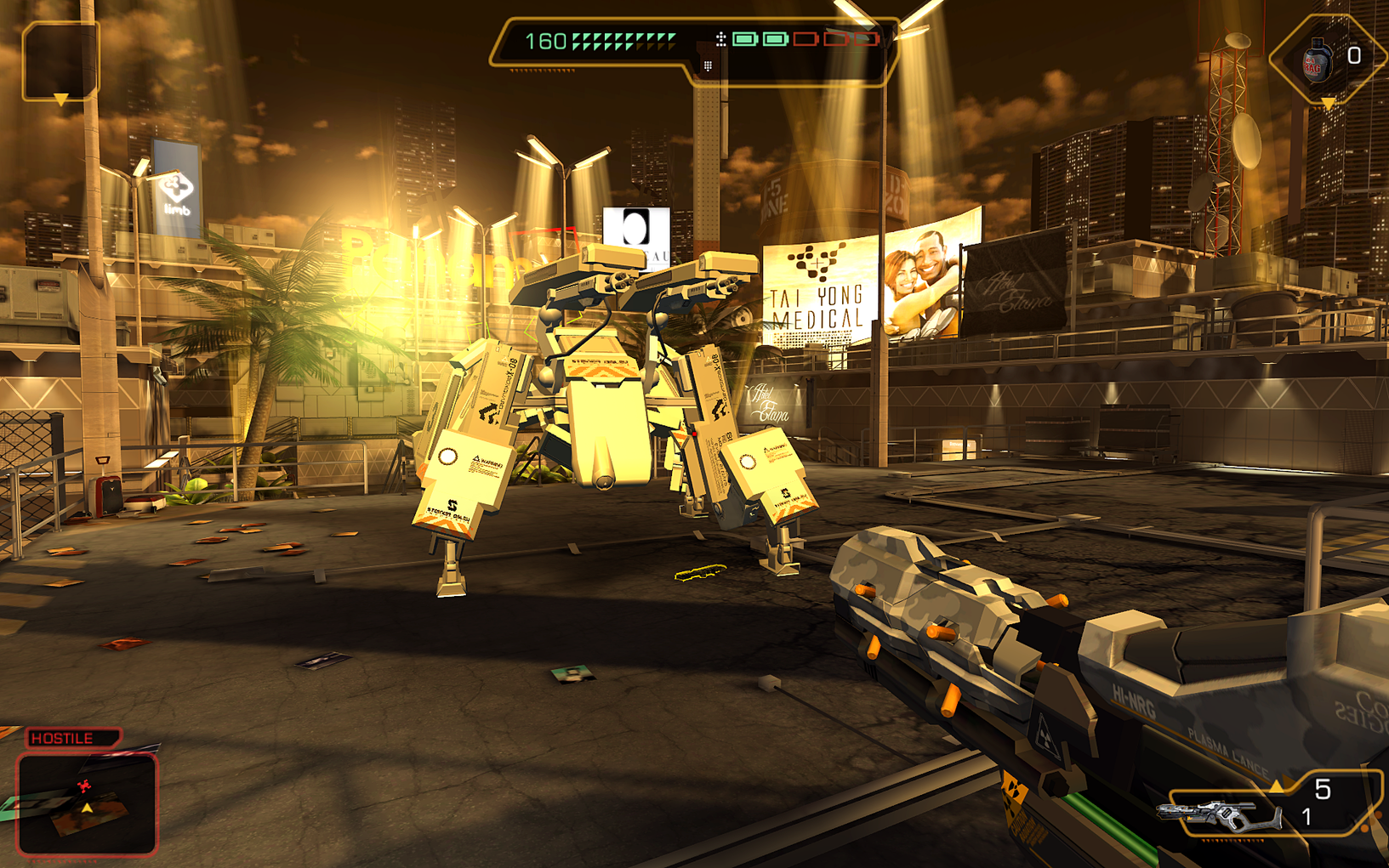Tap the first green energy cell
This screenshot has width=1389, height=868.
pos(744,38)
